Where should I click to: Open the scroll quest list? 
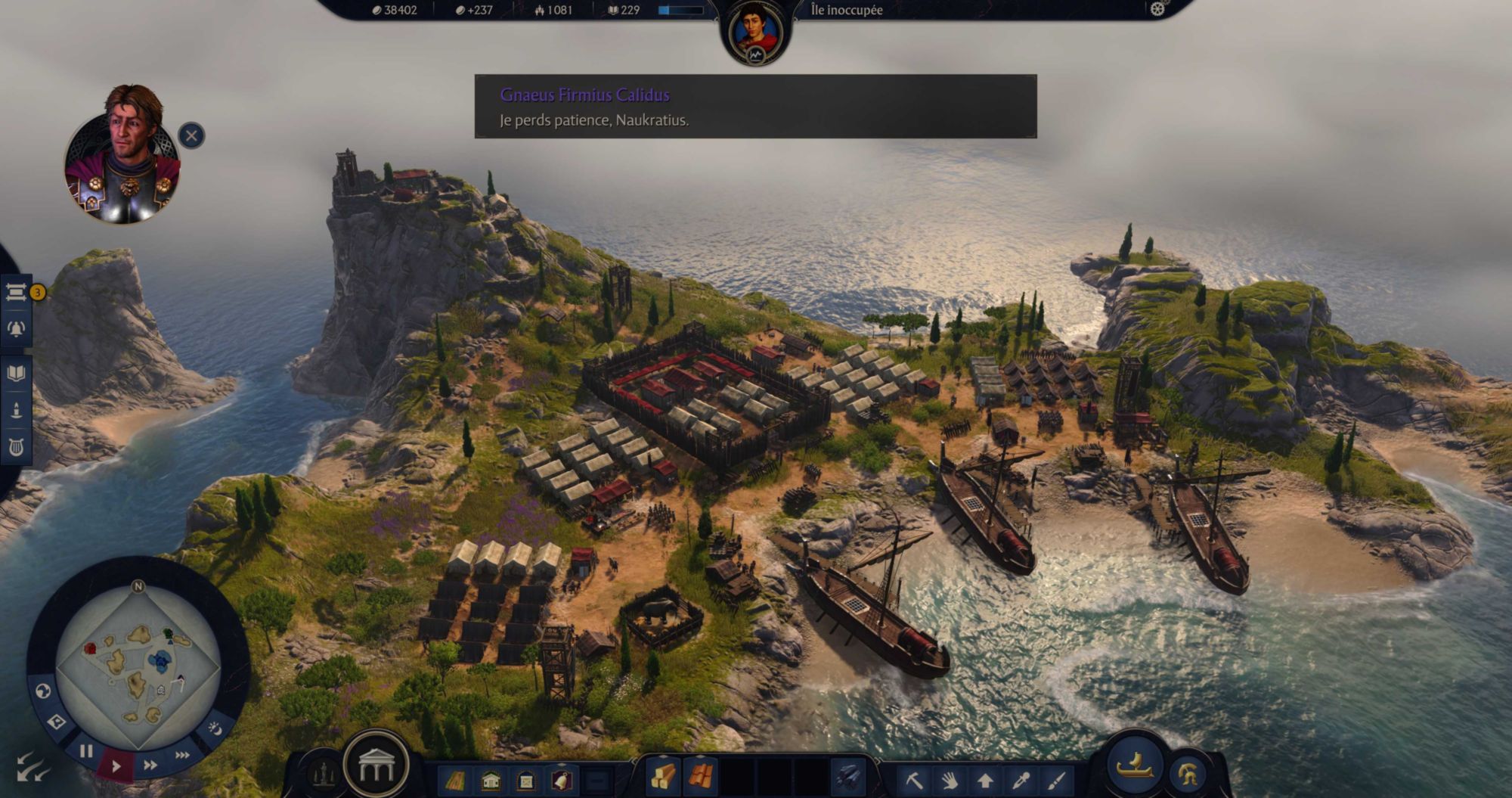16,292
